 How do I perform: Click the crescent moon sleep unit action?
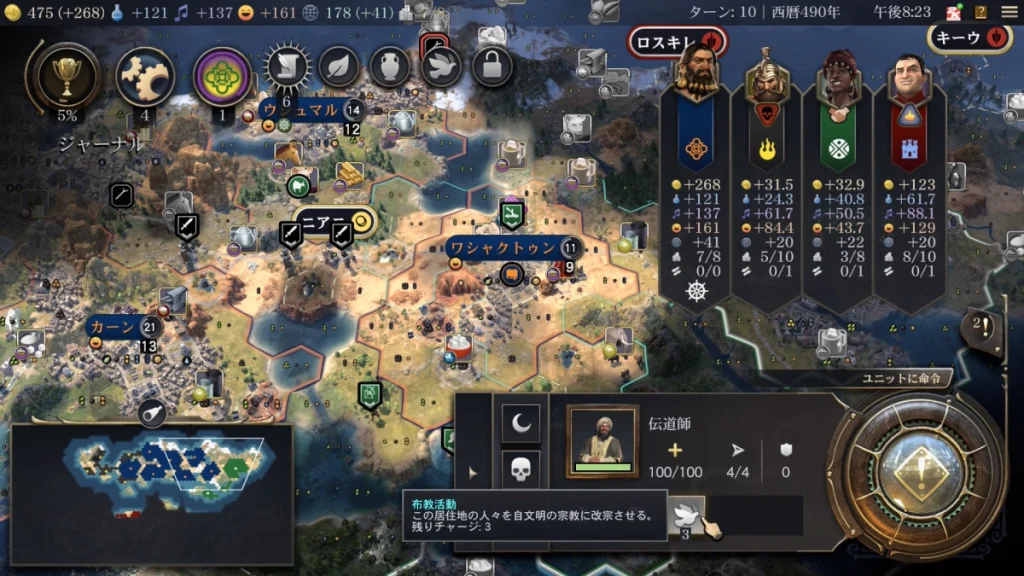(x=520, y=424)
